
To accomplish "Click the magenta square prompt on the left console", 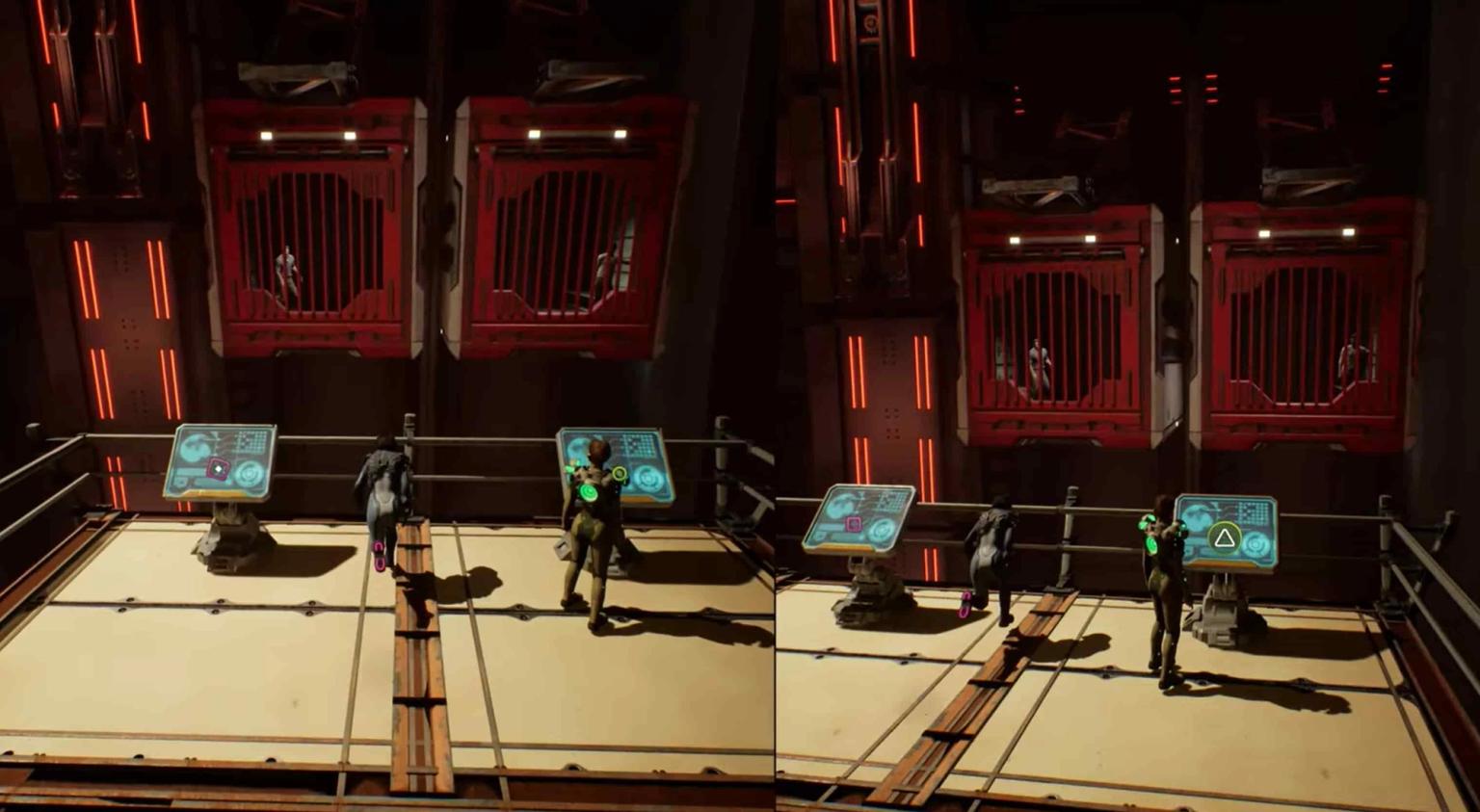I will click(219, 468).
